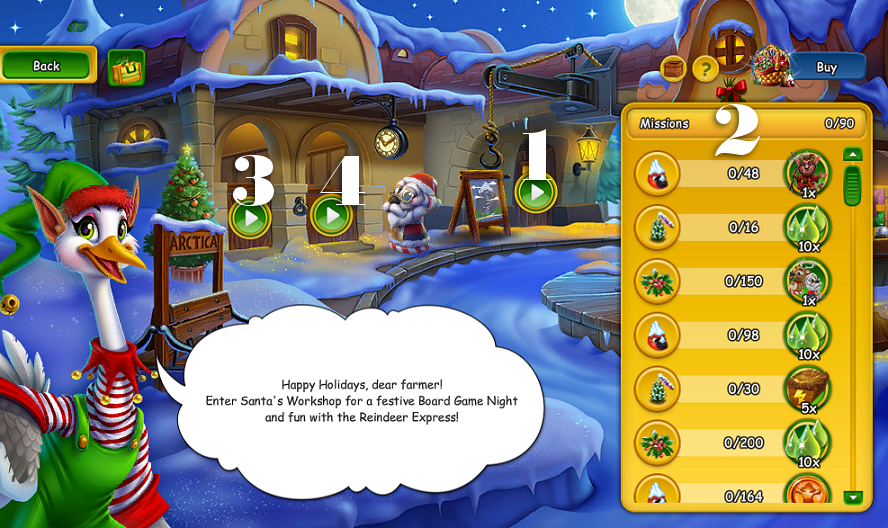Click the lightning stump reward marked 5x
Image resolution: width=888 pixels, height=528 pixels.
(x=806, y=388)
